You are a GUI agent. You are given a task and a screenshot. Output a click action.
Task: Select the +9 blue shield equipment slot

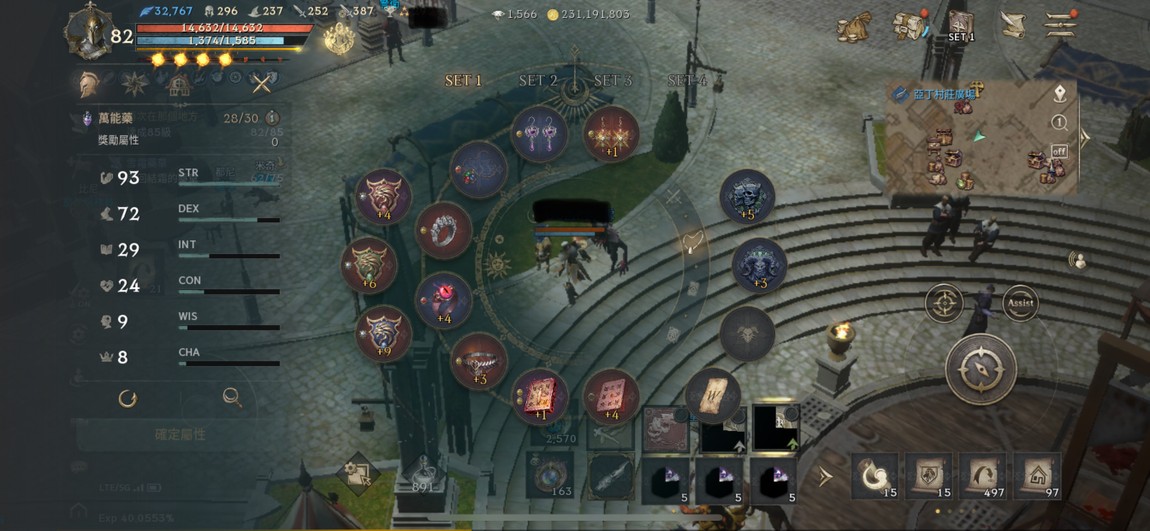pos(384,333)
